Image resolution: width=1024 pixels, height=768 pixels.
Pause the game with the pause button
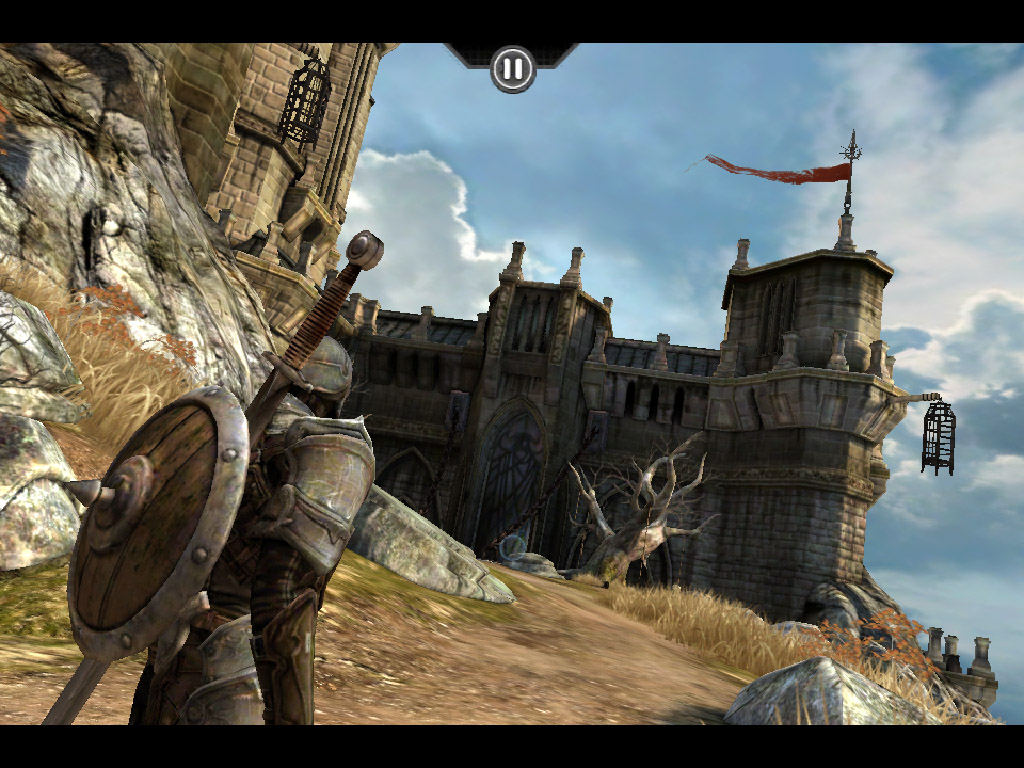512,69
